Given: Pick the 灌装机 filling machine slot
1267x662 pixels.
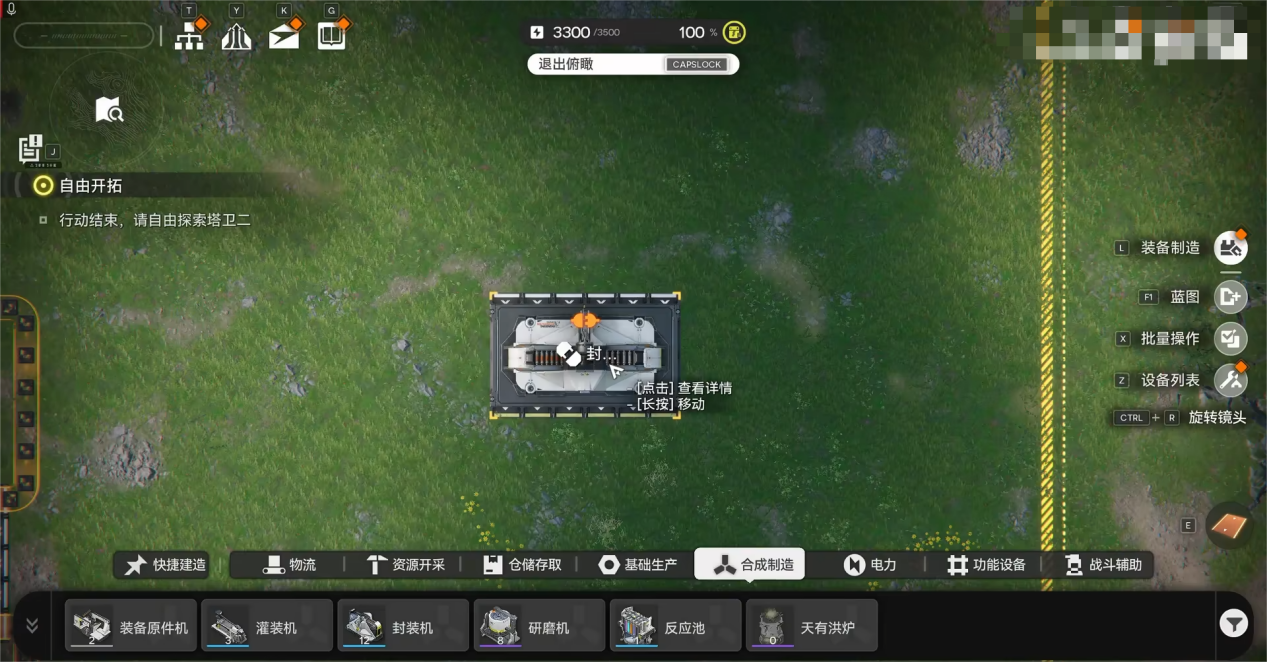Looking at the screenshot, I should tap(267, 626).
